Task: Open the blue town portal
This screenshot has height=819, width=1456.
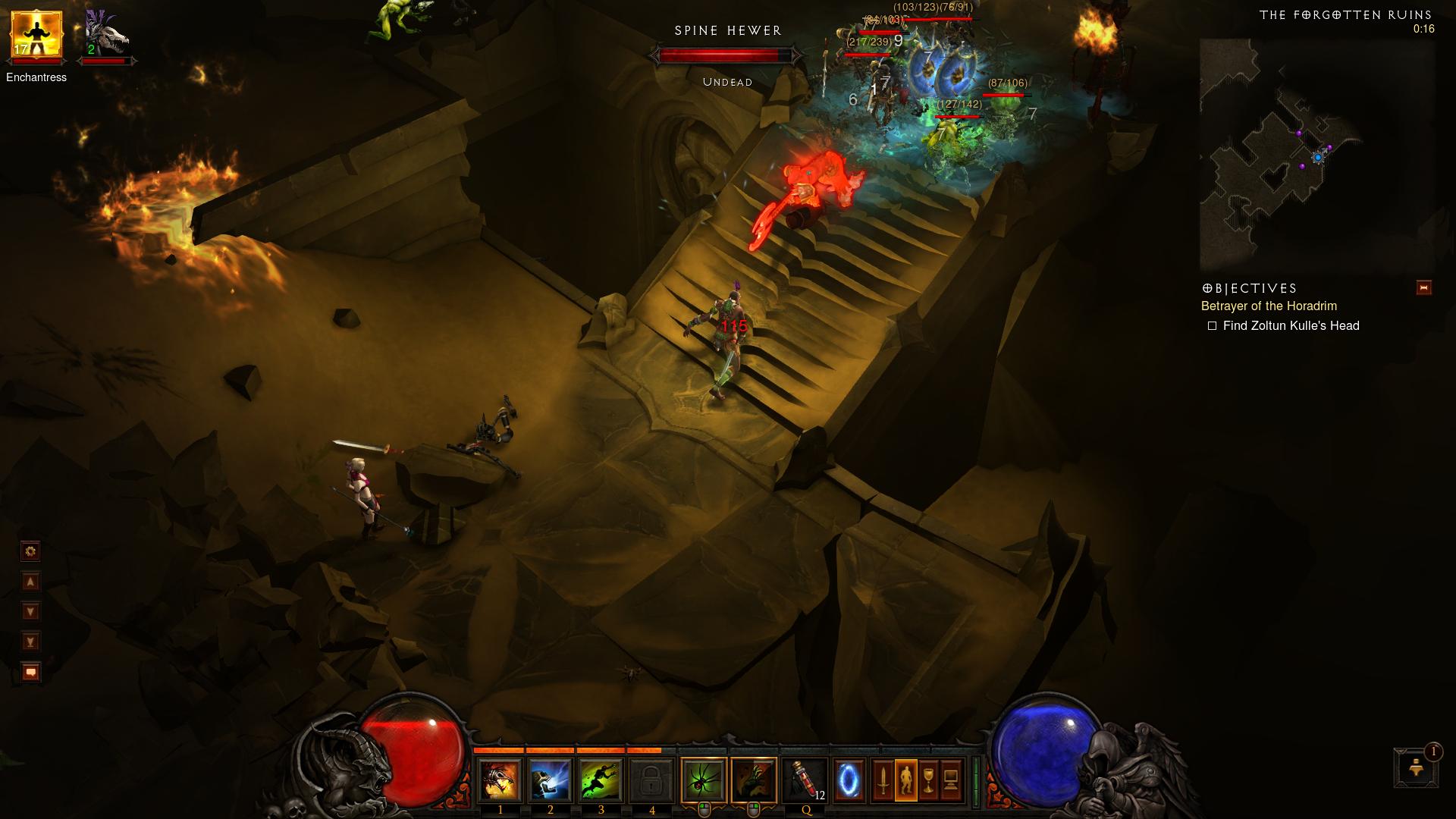Action: pos(849,780)
